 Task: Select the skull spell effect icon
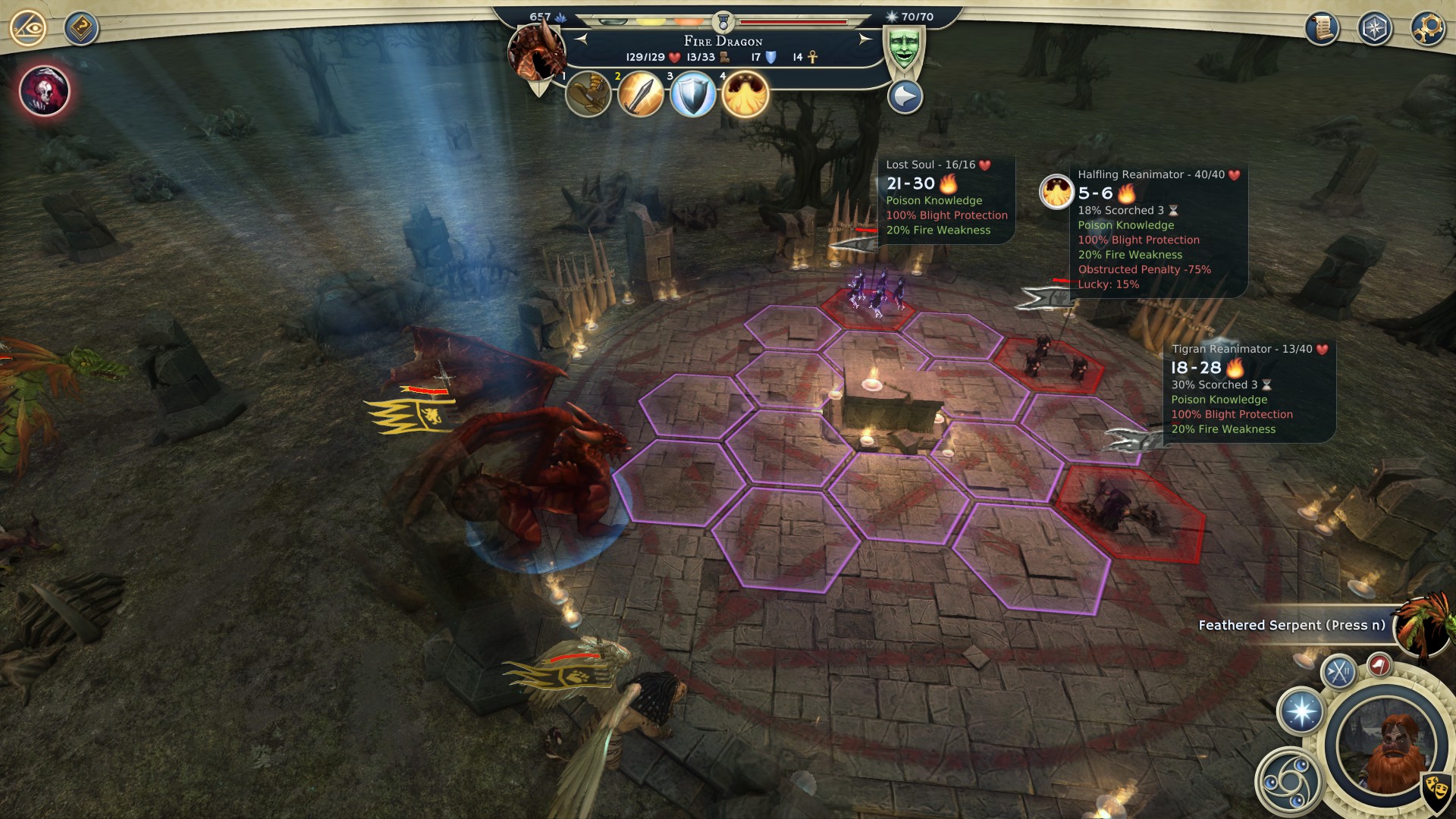45,91
